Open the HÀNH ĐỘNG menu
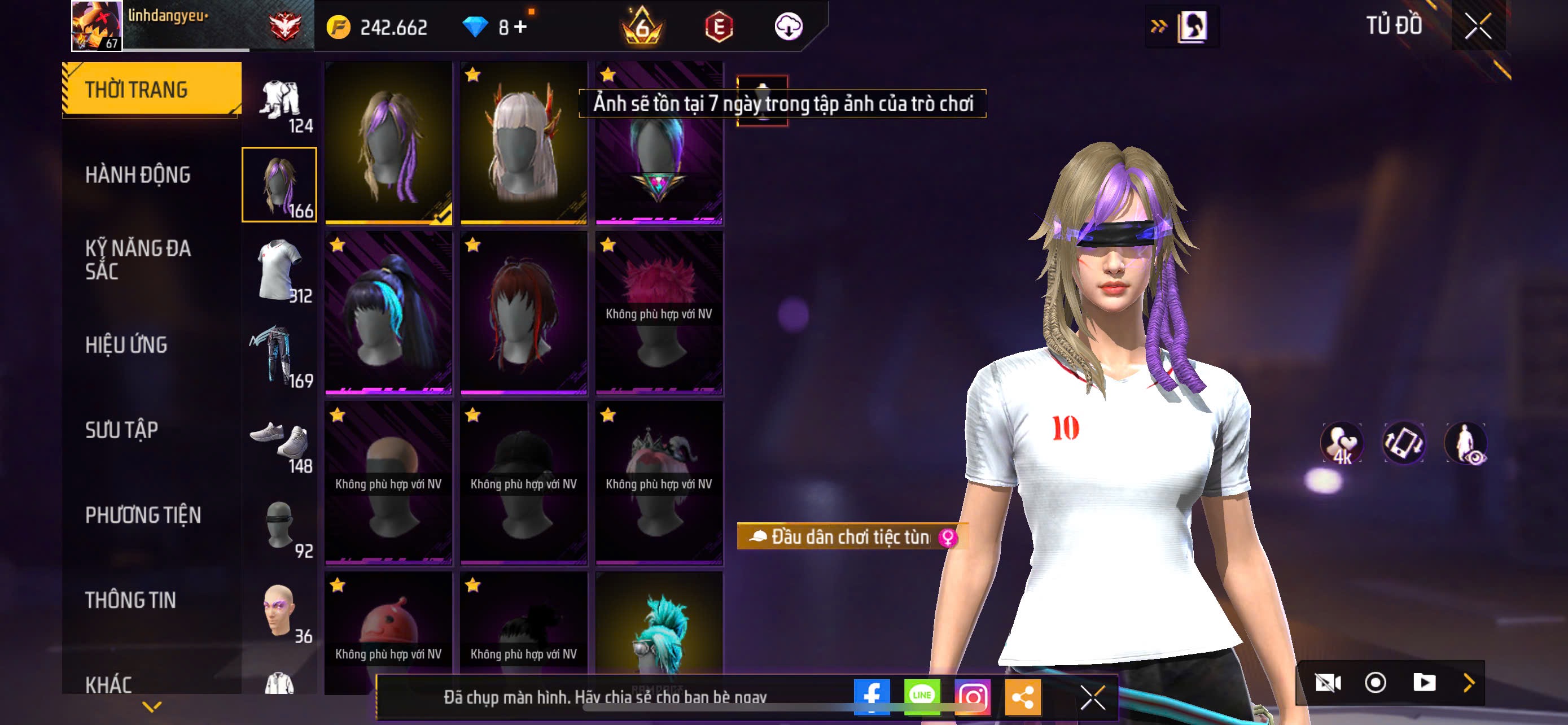The image size is (1568, 725). 138,175
